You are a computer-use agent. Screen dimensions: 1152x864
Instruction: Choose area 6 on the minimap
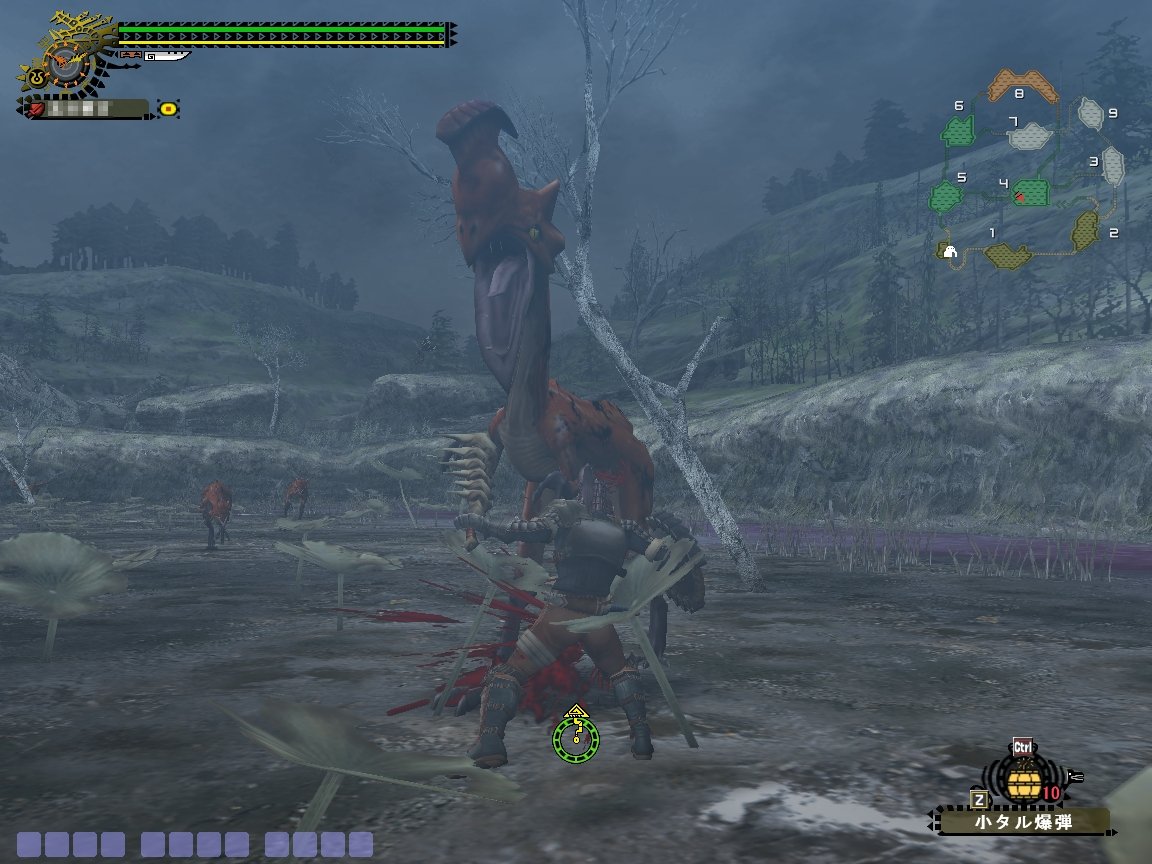pos(961,131)
